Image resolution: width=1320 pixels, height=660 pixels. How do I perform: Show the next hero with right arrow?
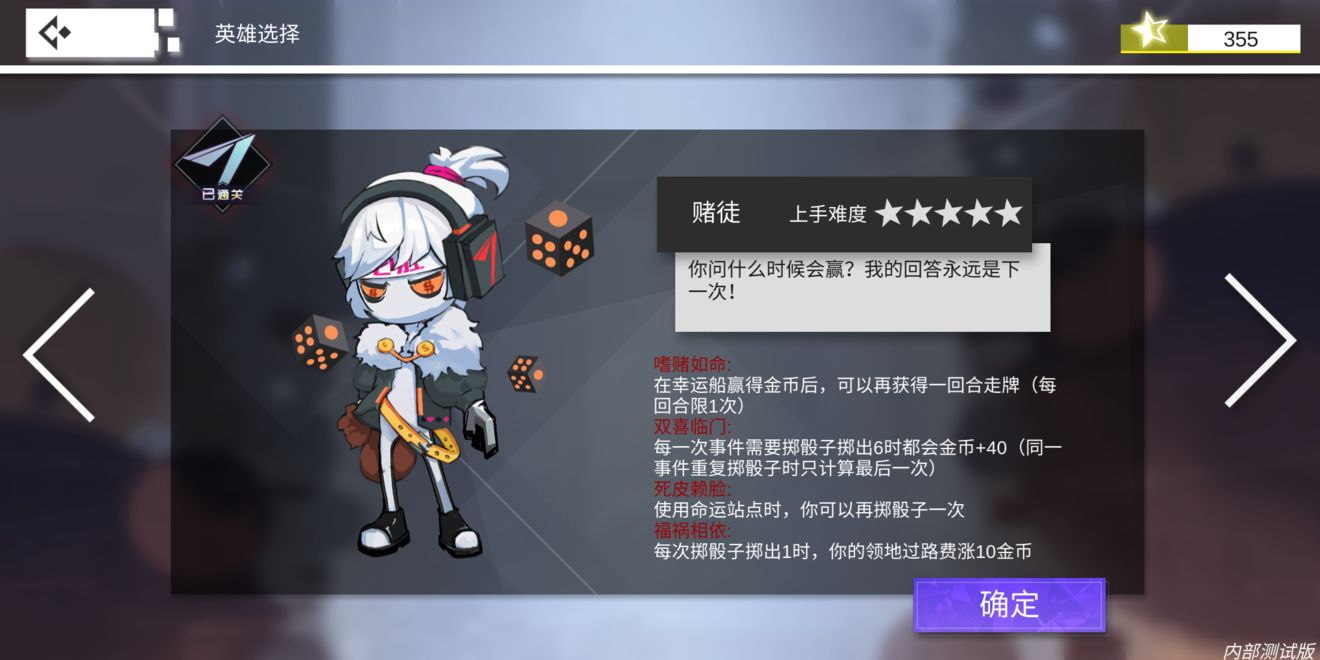[x=1261, y=341]
